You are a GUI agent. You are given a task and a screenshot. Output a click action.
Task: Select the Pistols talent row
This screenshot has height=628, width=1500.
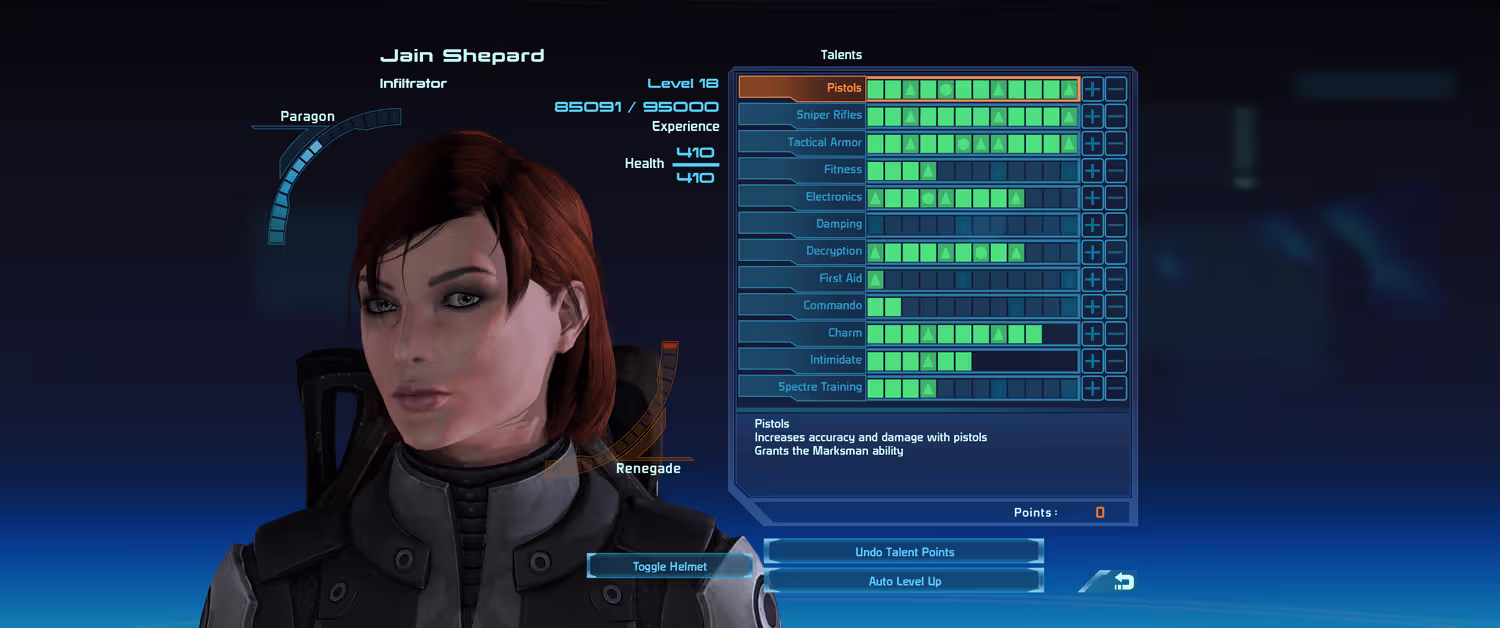click(801, 88)
